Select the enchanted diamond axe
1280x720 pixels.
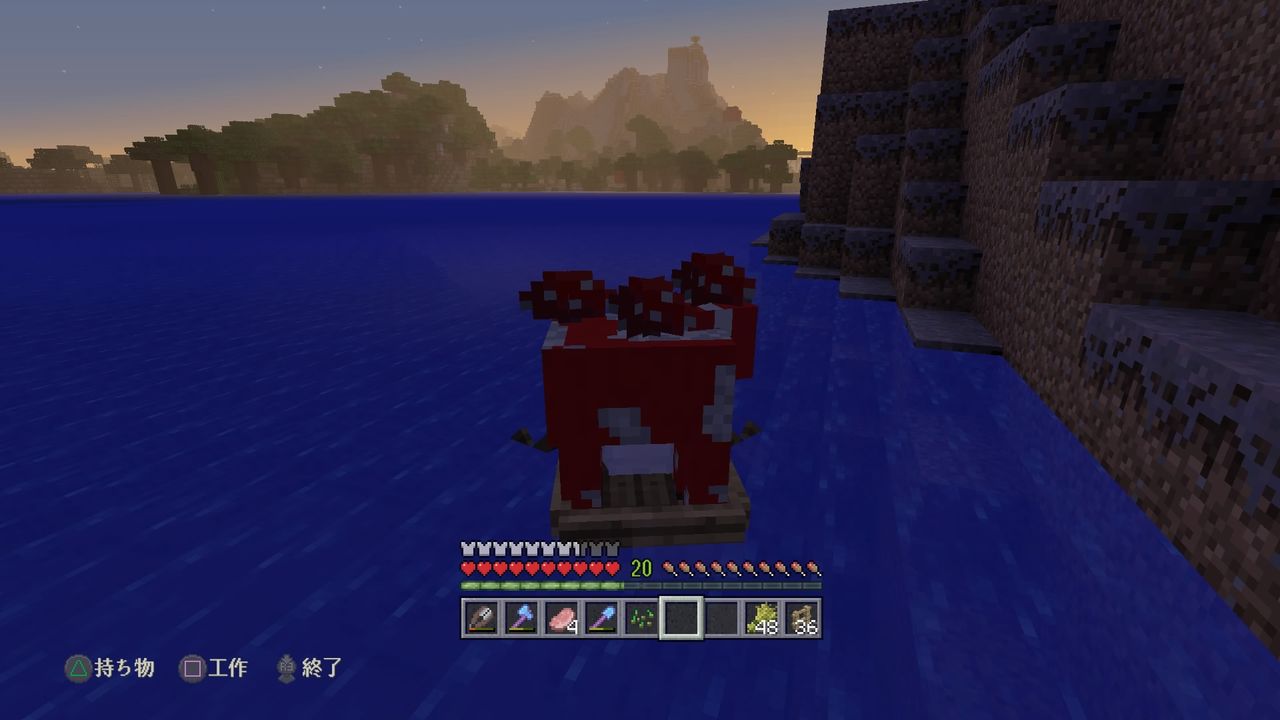519,618
